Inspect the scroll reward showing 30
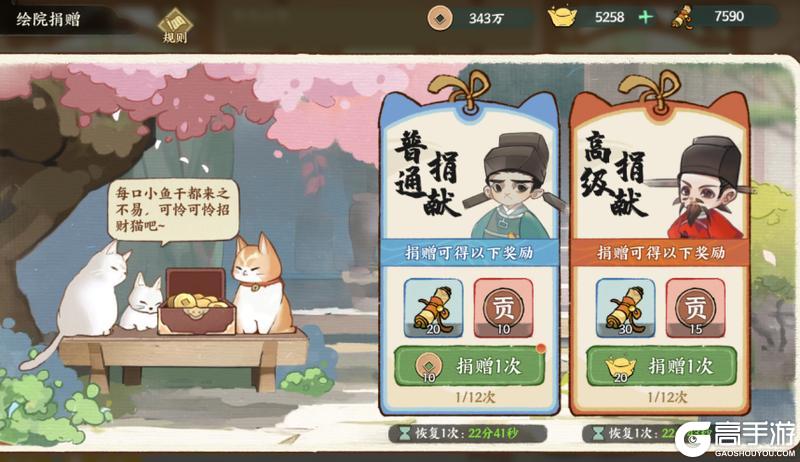This screenshot has width=800, height=462. click(x=626, y=309)
